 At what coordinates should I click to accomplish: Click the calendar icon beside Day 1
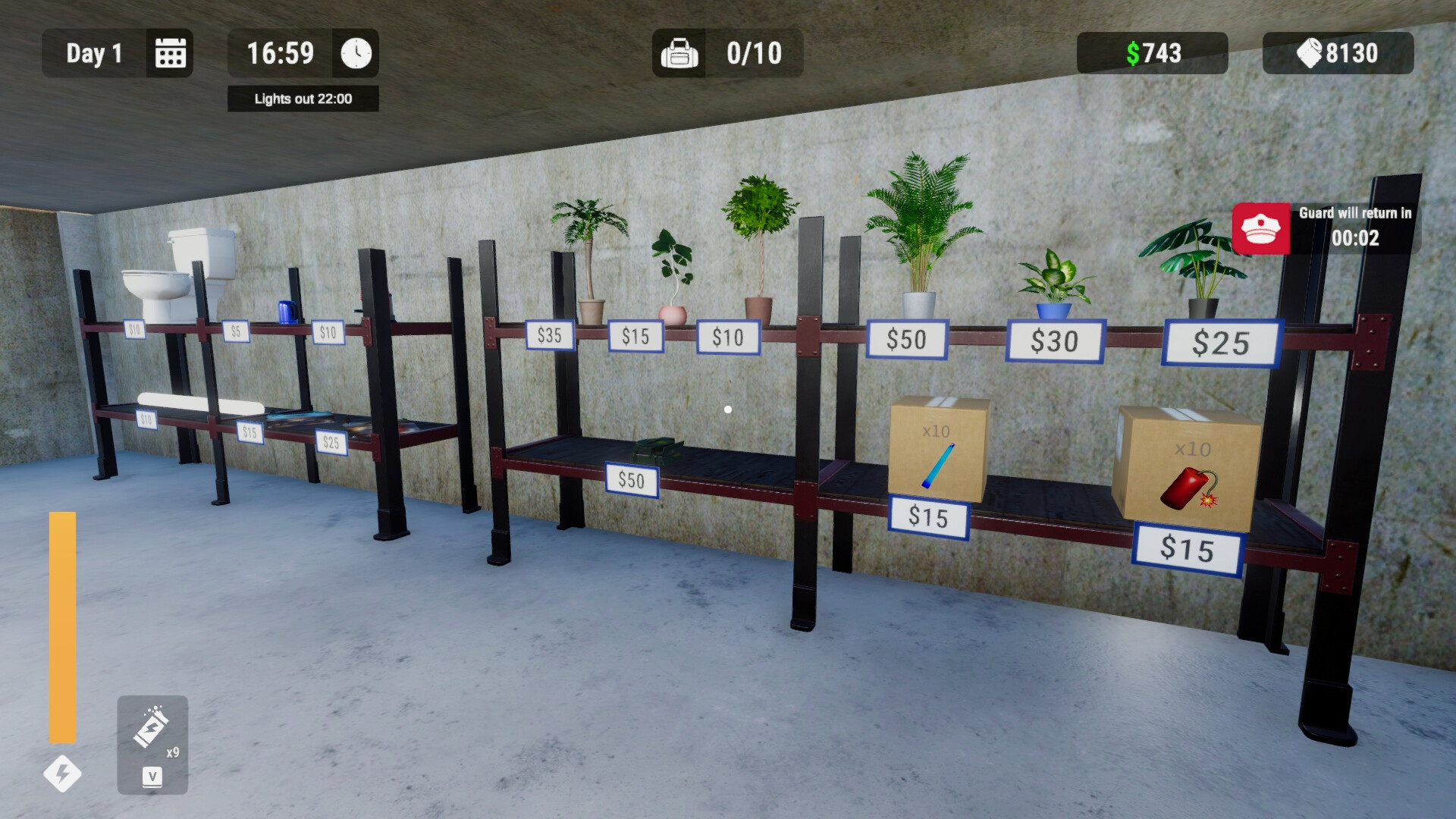point(170,53)
